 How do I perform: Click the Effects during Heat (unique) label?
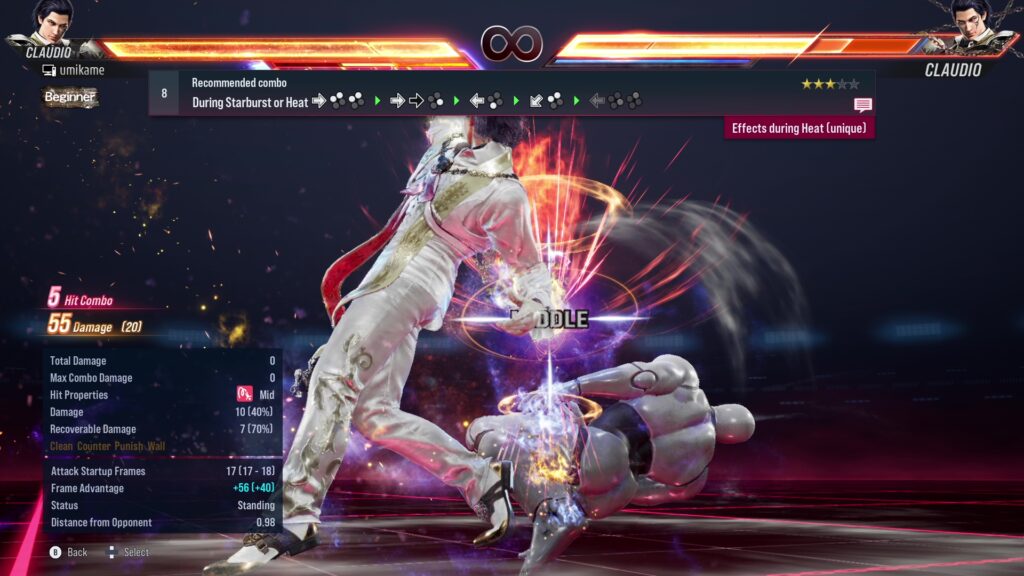click(x=799, y=128)
